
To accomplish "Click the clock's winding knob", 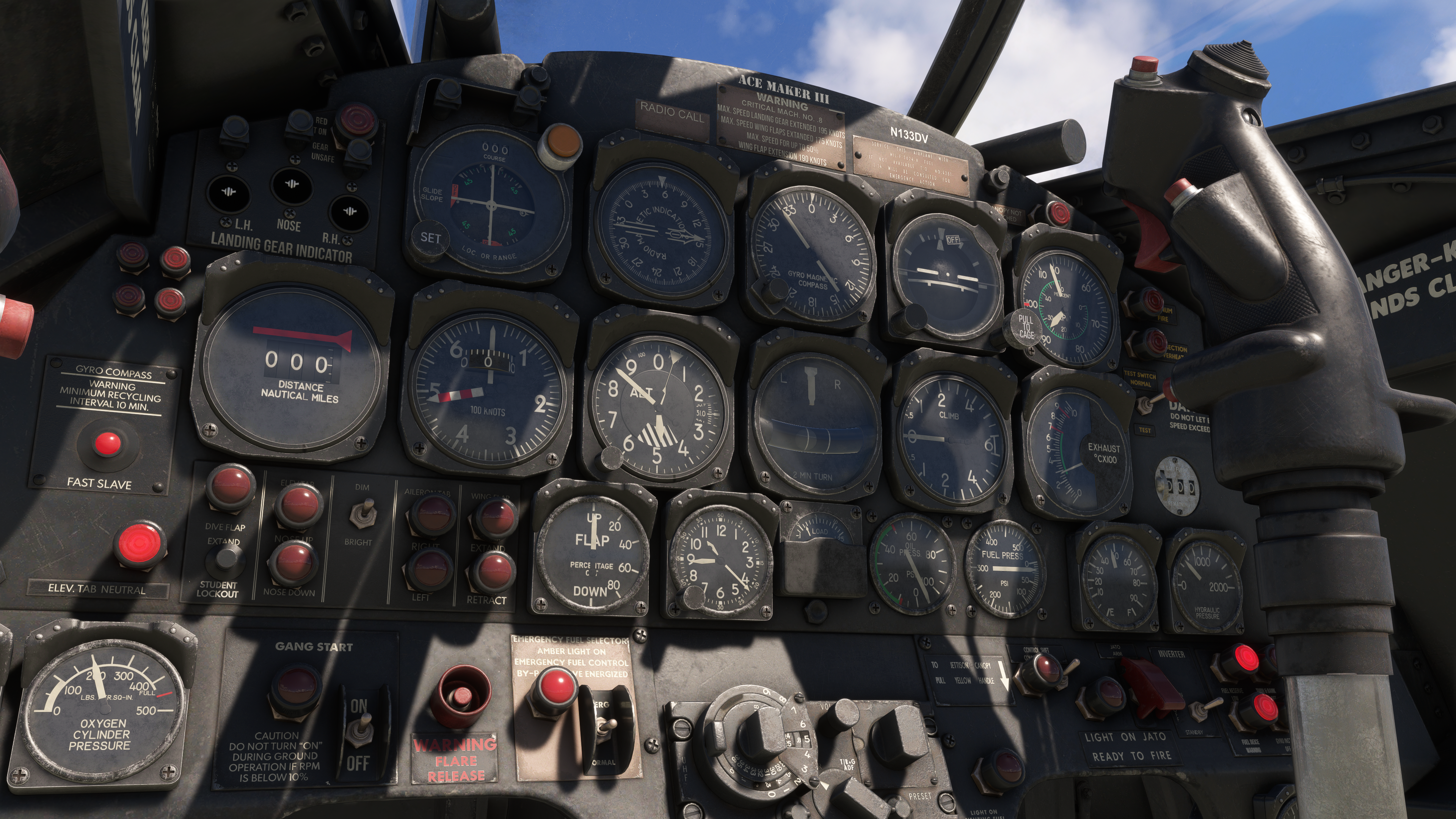I will click(693, 597).
